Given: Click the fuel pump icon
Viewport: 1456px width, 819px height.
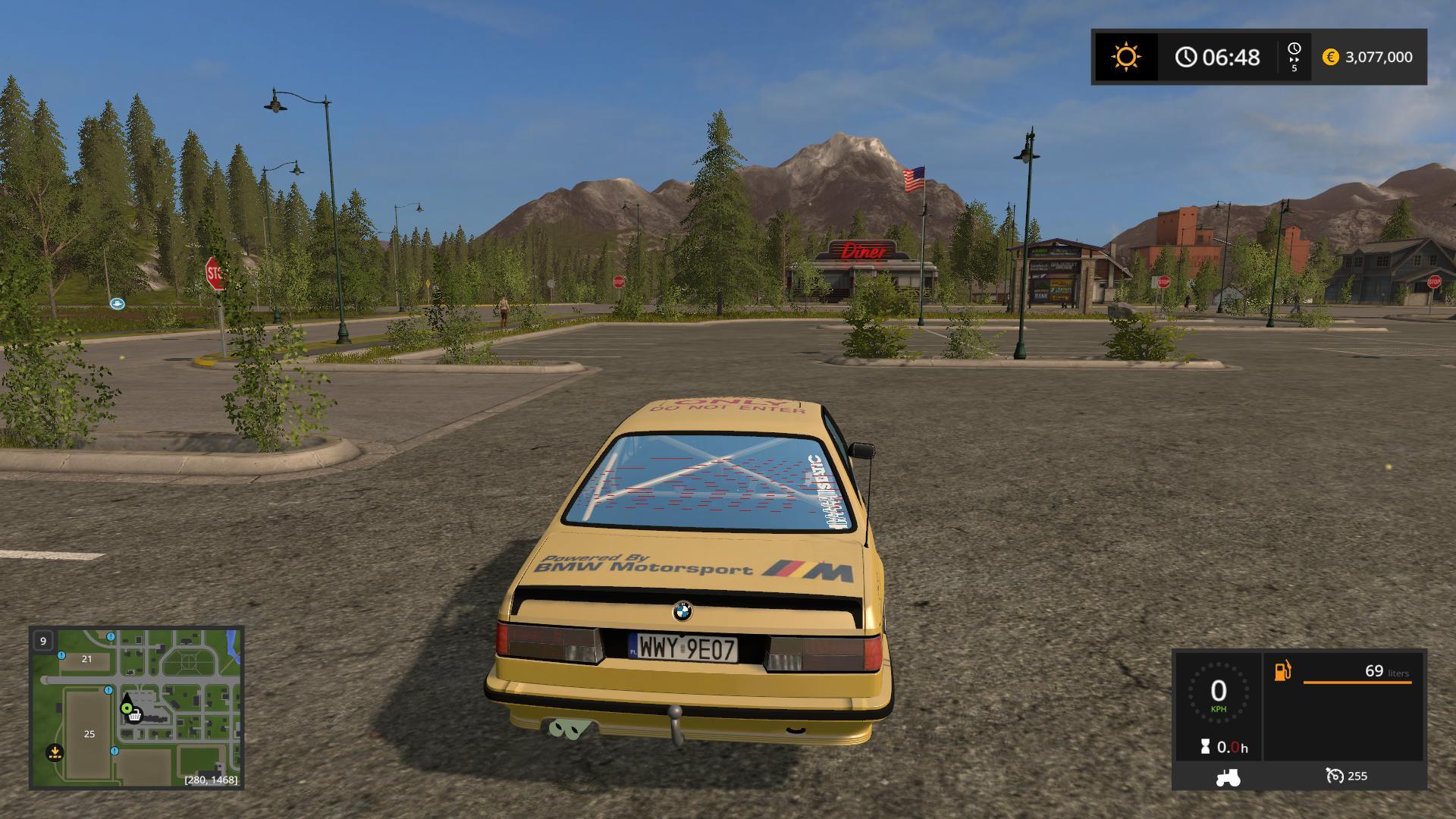Looking at the screenshot, I should (1282, 671).
